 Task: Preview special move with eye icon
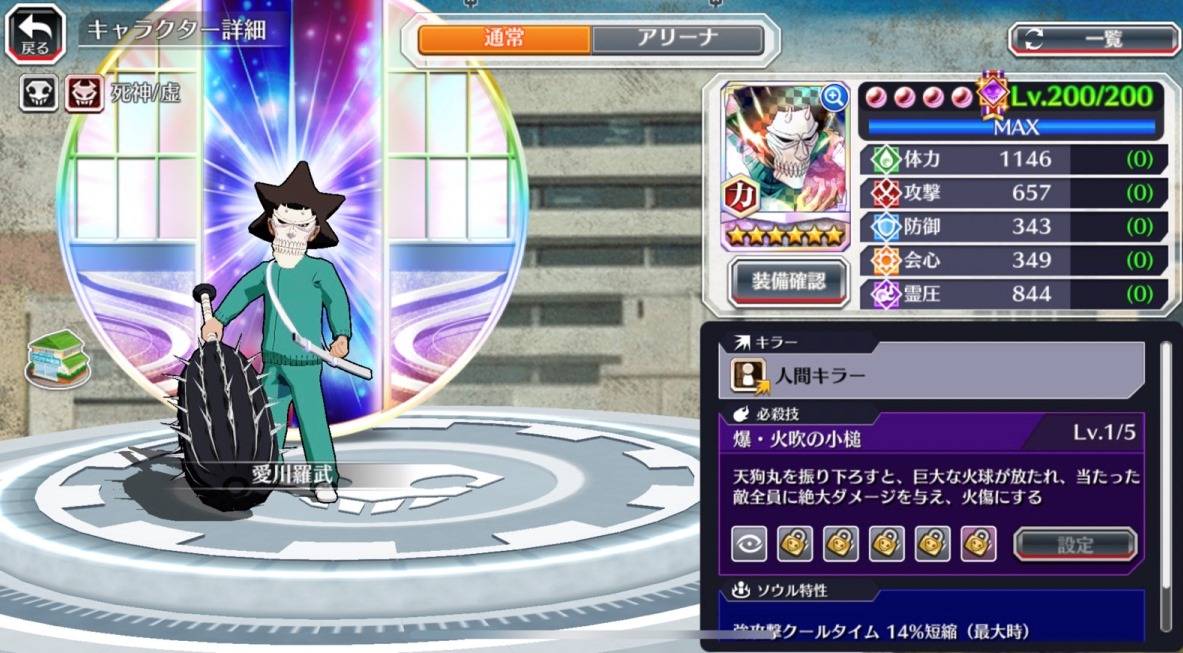(x=748, y=543)
